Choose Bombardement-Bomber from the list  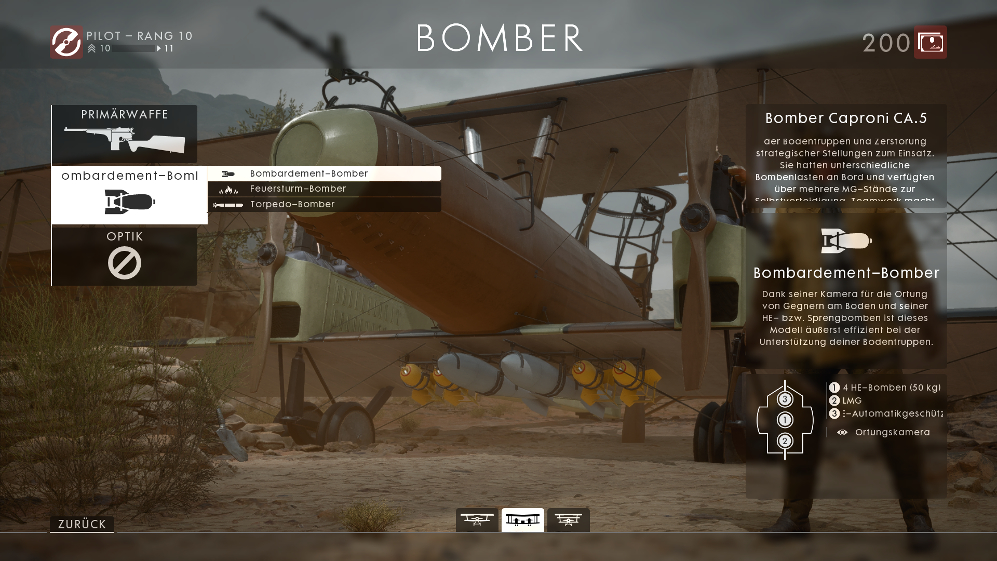click(324, 173)
